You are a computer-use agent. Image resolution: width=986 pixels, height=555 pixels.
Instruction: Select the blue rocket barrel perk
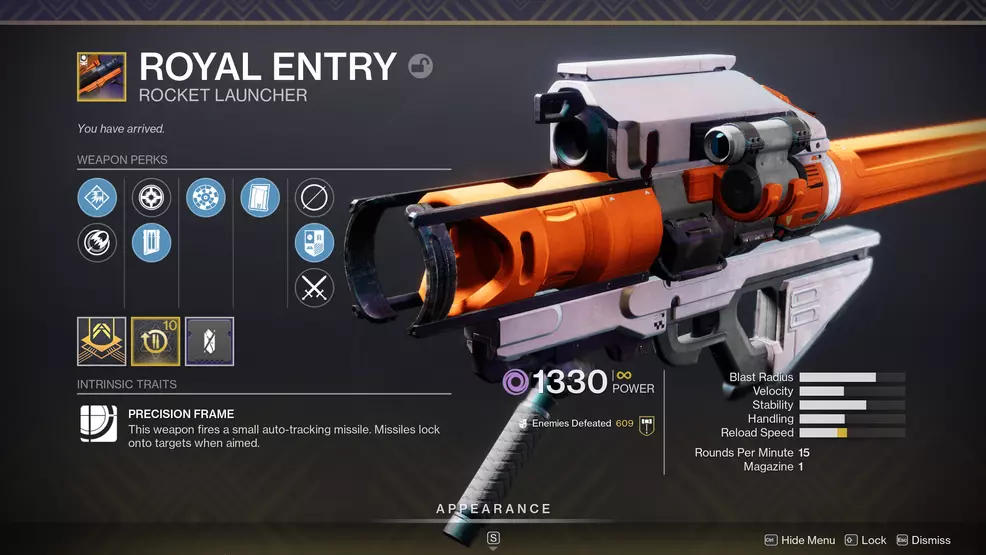(97, 197)
